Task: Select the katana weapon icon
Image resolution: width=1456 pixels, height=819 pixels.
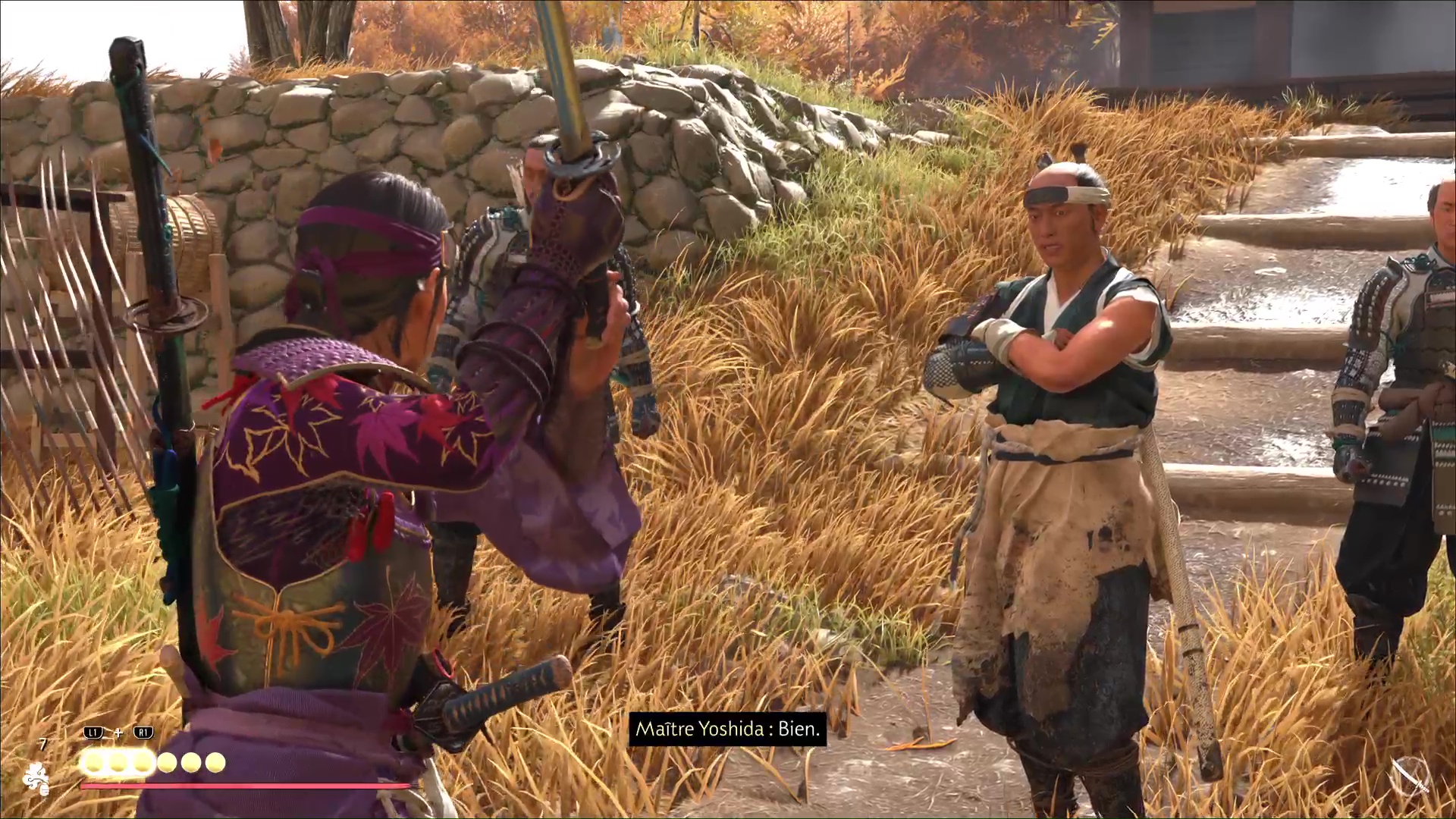Action: pyautogui.click(x=1412, y=775)
